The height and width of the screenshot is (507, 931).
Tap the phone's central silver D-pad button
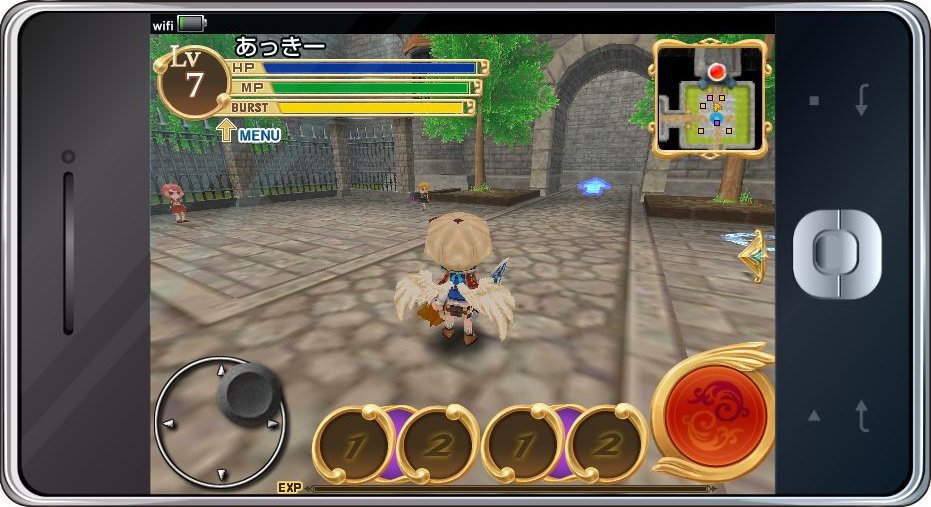pos(837,253)
